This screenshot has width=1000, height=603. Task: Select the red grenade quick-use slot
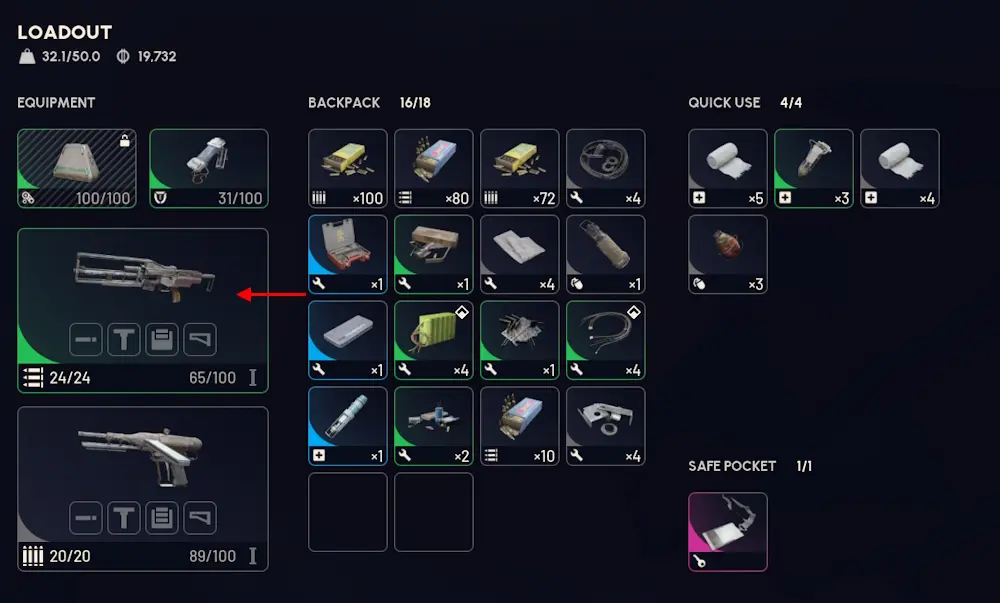coord(727,254)
